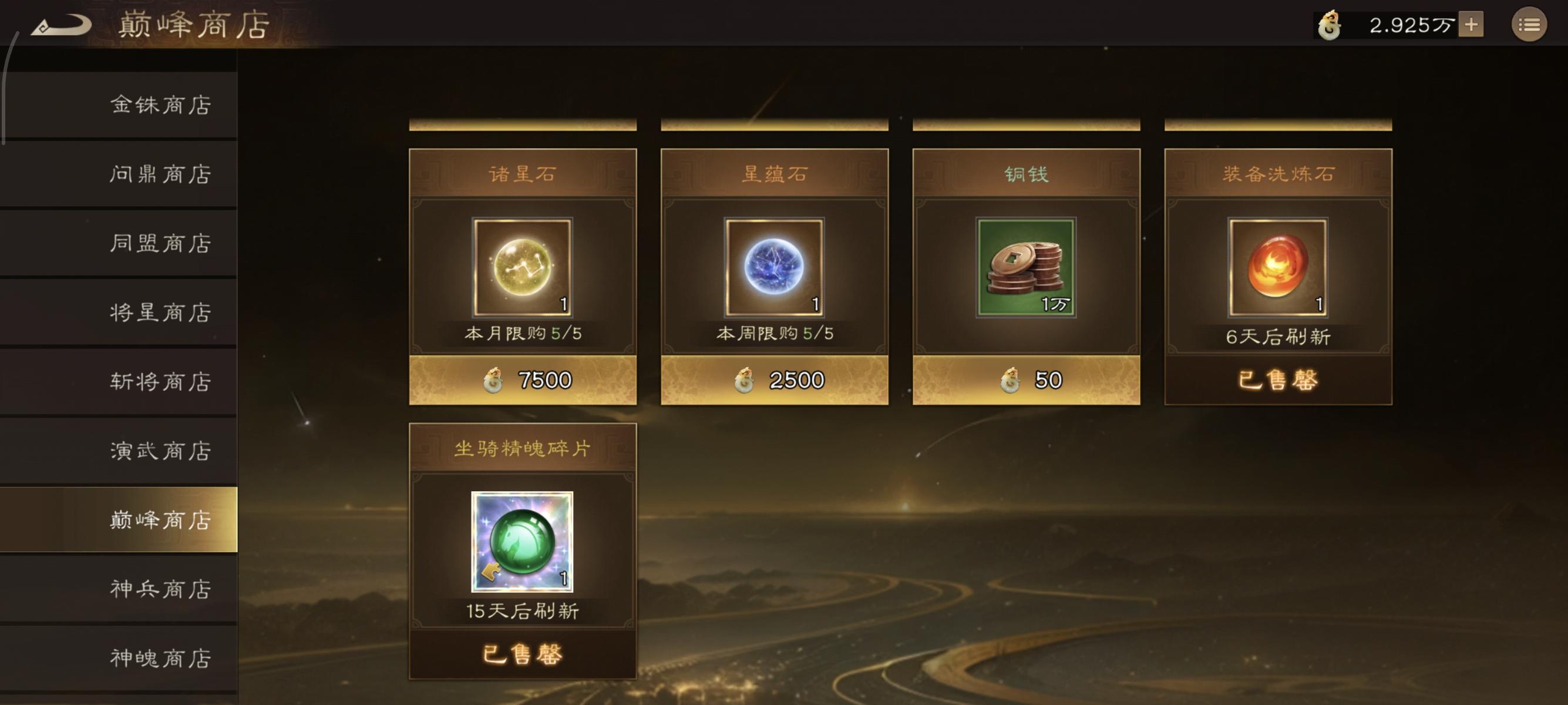Open the 问鼎商店 shop tab
Viewport: 1568px width, 705px height.
coord(160,174)
